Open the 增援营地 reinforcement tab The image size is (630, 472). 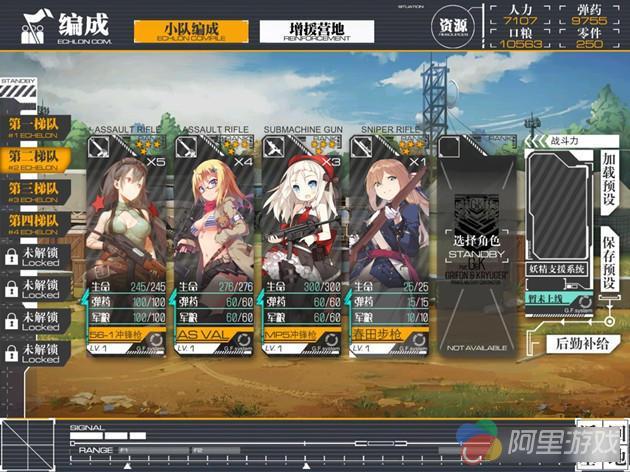tap(310, 30)
